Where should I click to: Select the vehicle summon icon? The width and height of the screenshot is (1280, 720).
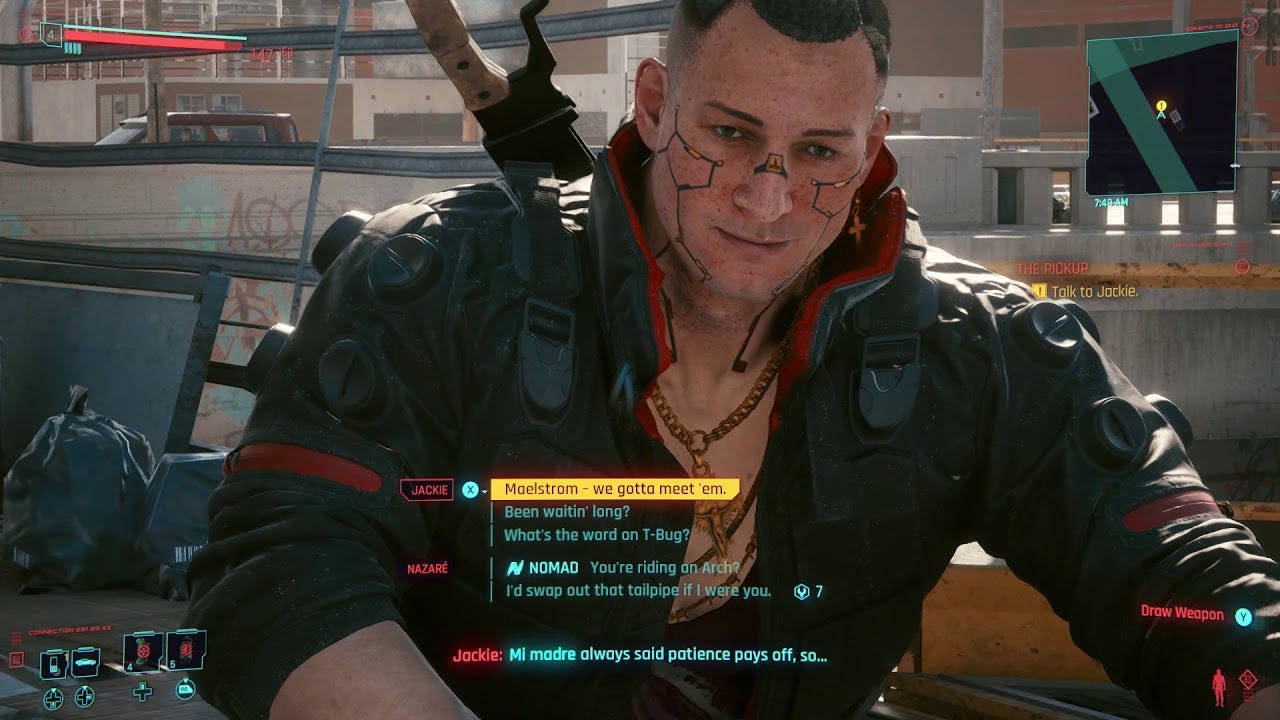point(85,662)
